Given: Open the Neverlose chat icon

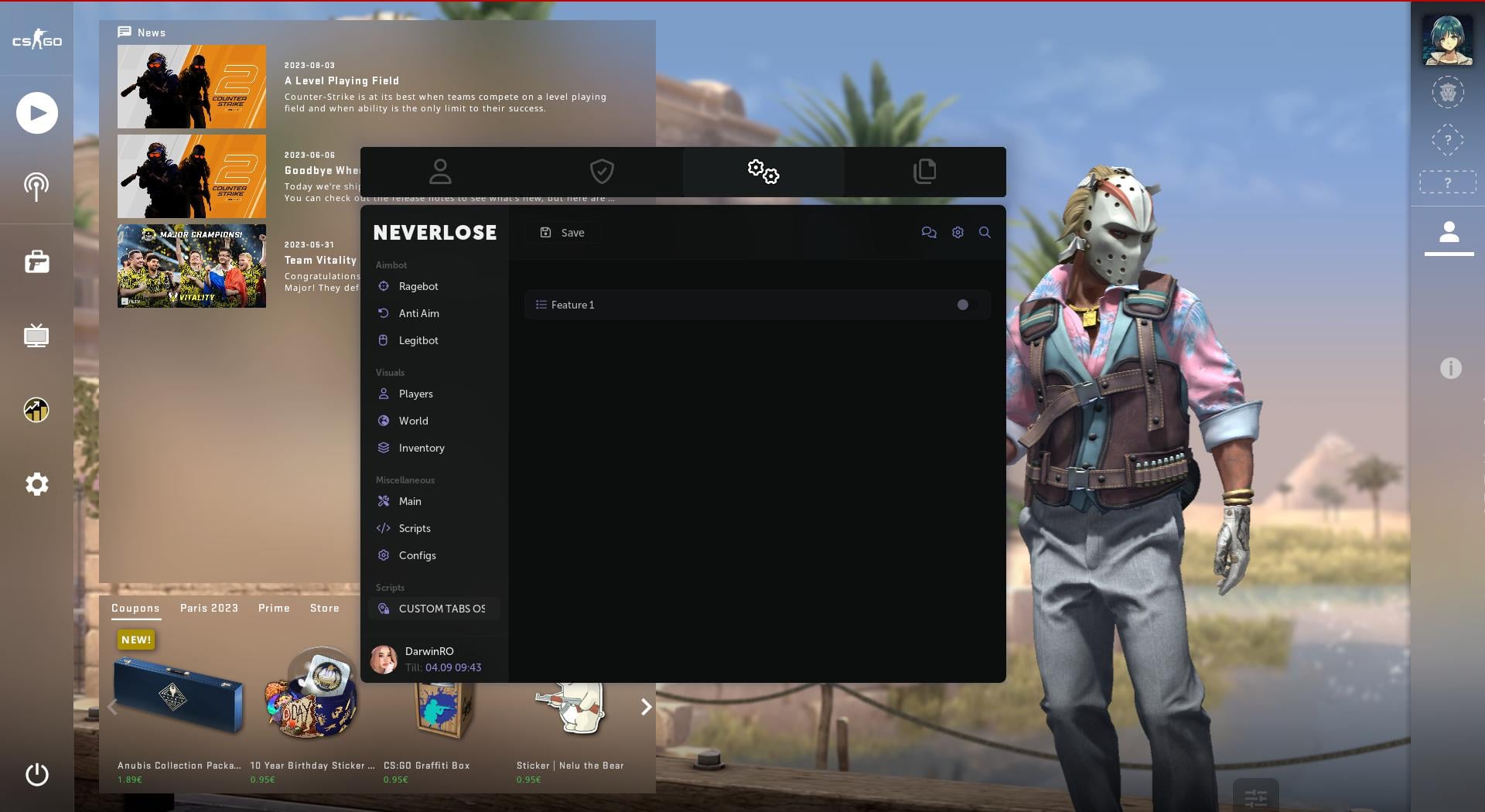Looking at the screenshot, I should 930,232.
